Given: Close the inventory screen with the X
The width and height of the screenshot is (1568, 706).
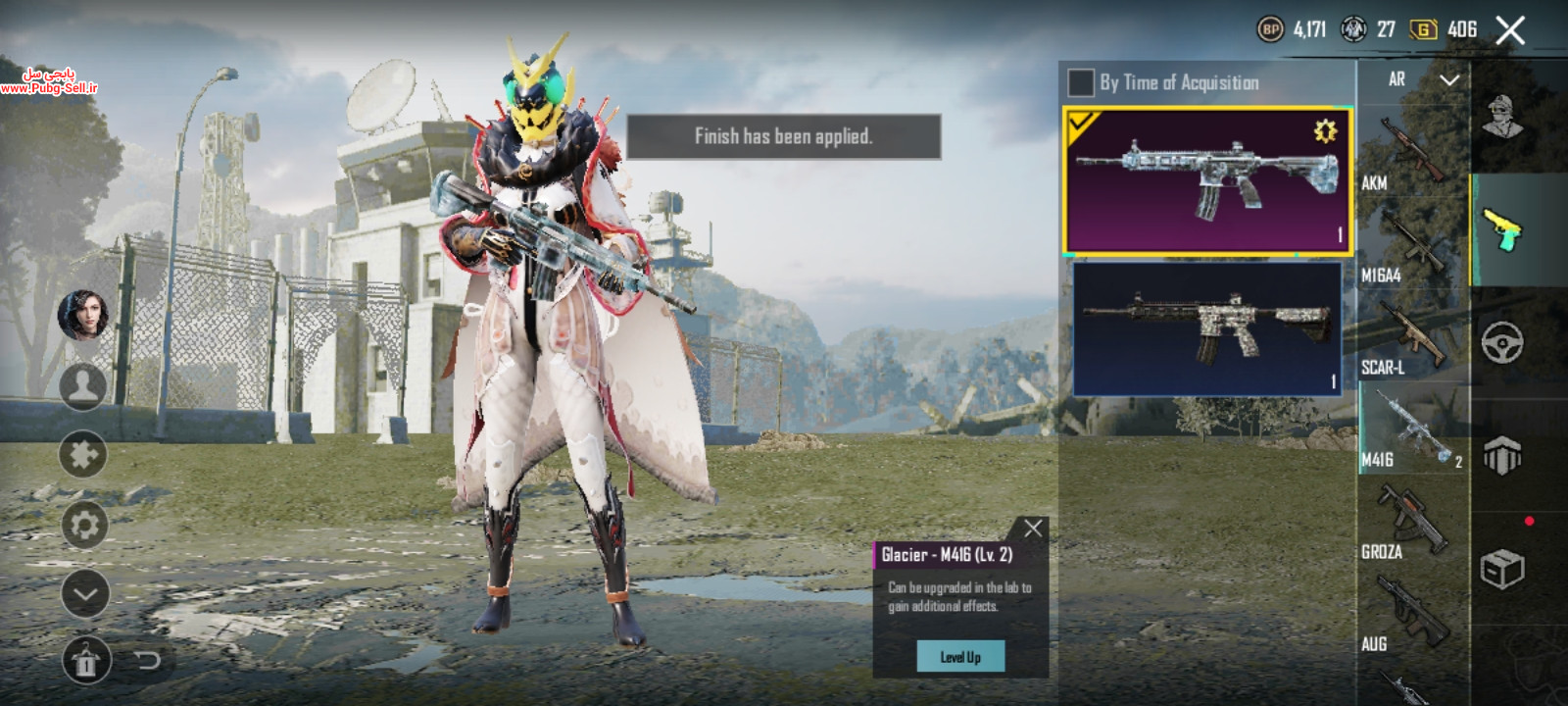Looking at the screenshot, I should click(x=1510, y=30).
